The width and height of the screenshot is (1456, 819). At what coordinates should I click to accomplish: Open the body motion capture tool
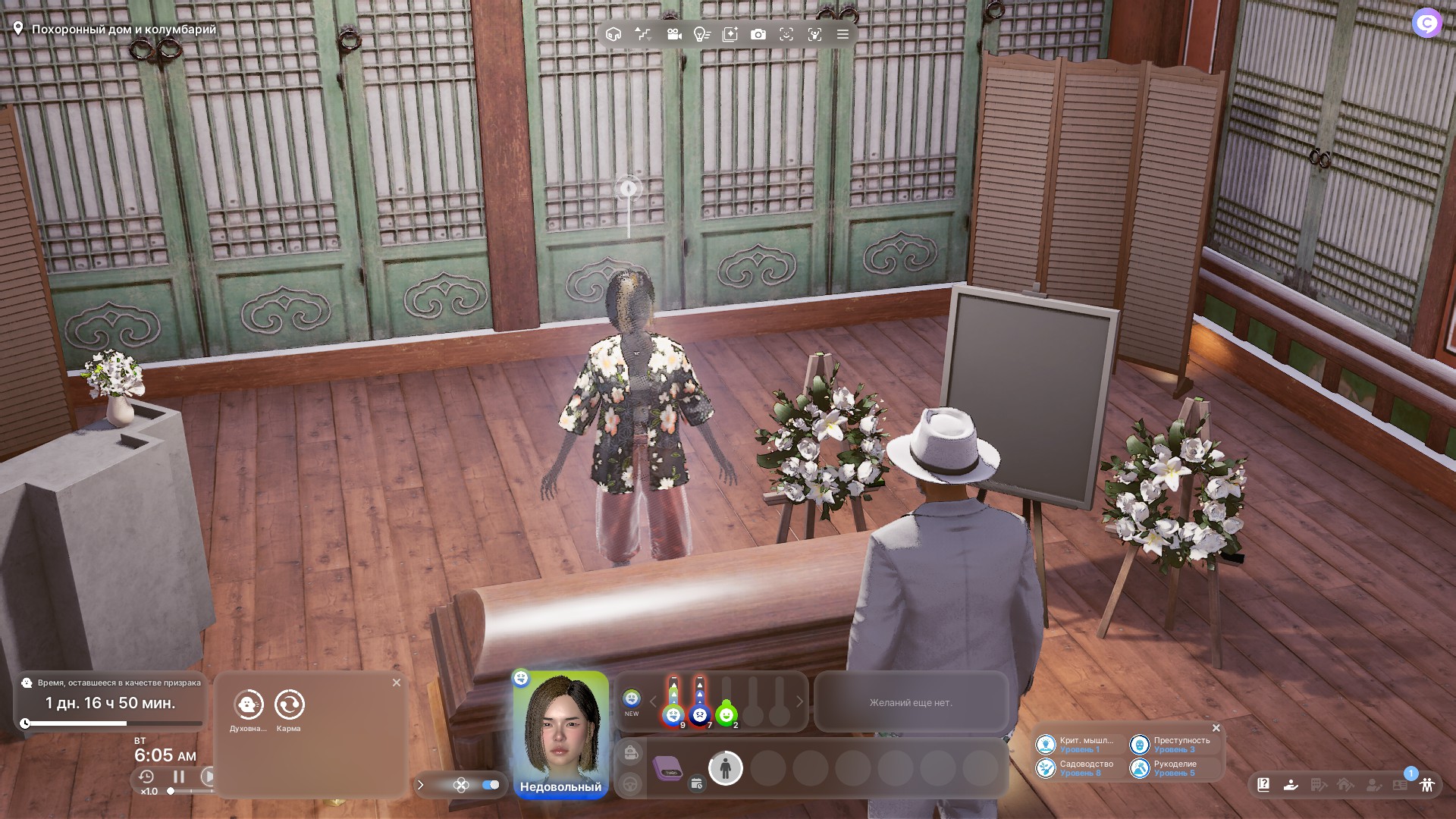click(814, 34)
